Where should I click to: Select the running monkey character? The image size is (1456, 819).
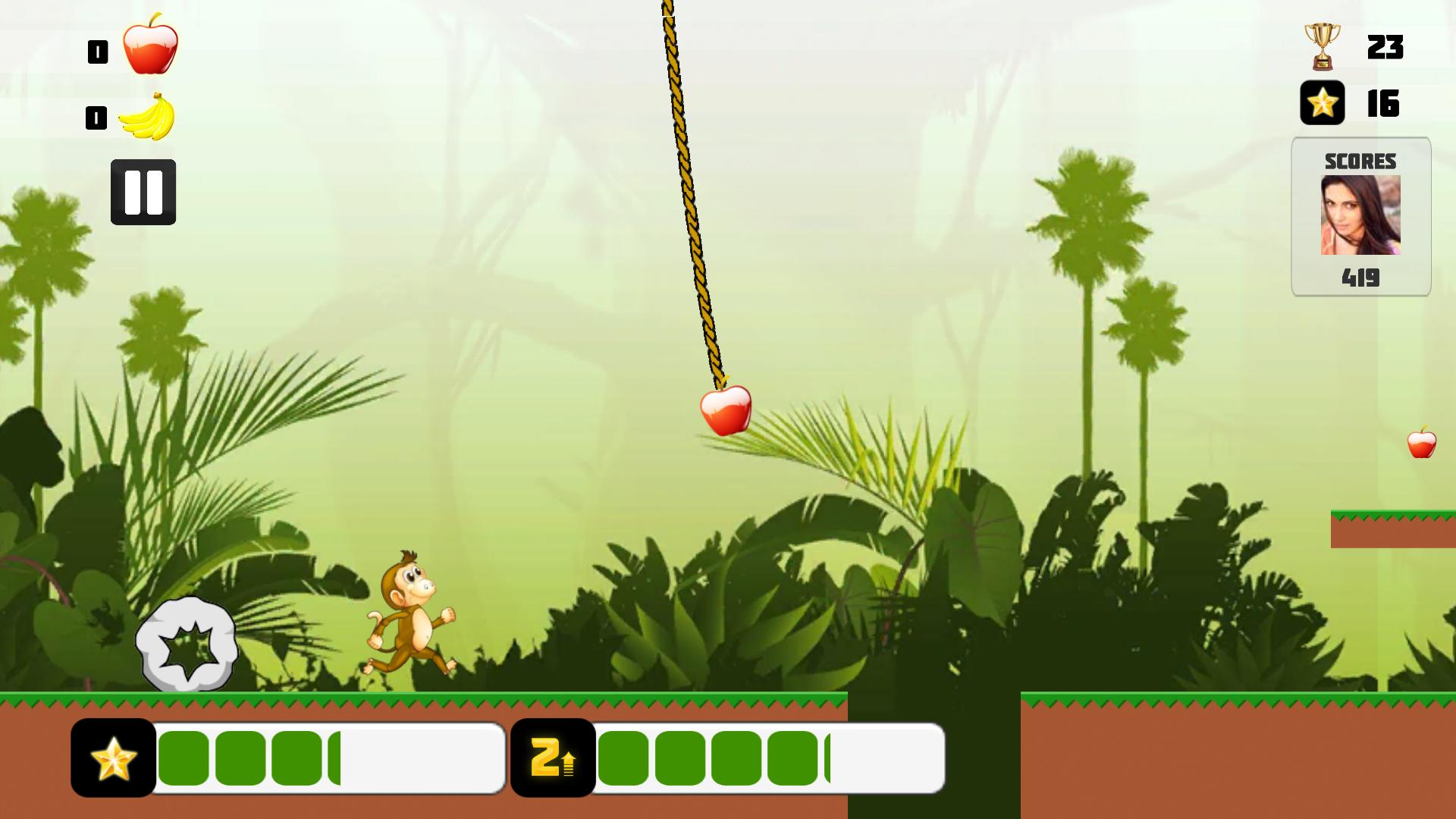tap(409, 614)
